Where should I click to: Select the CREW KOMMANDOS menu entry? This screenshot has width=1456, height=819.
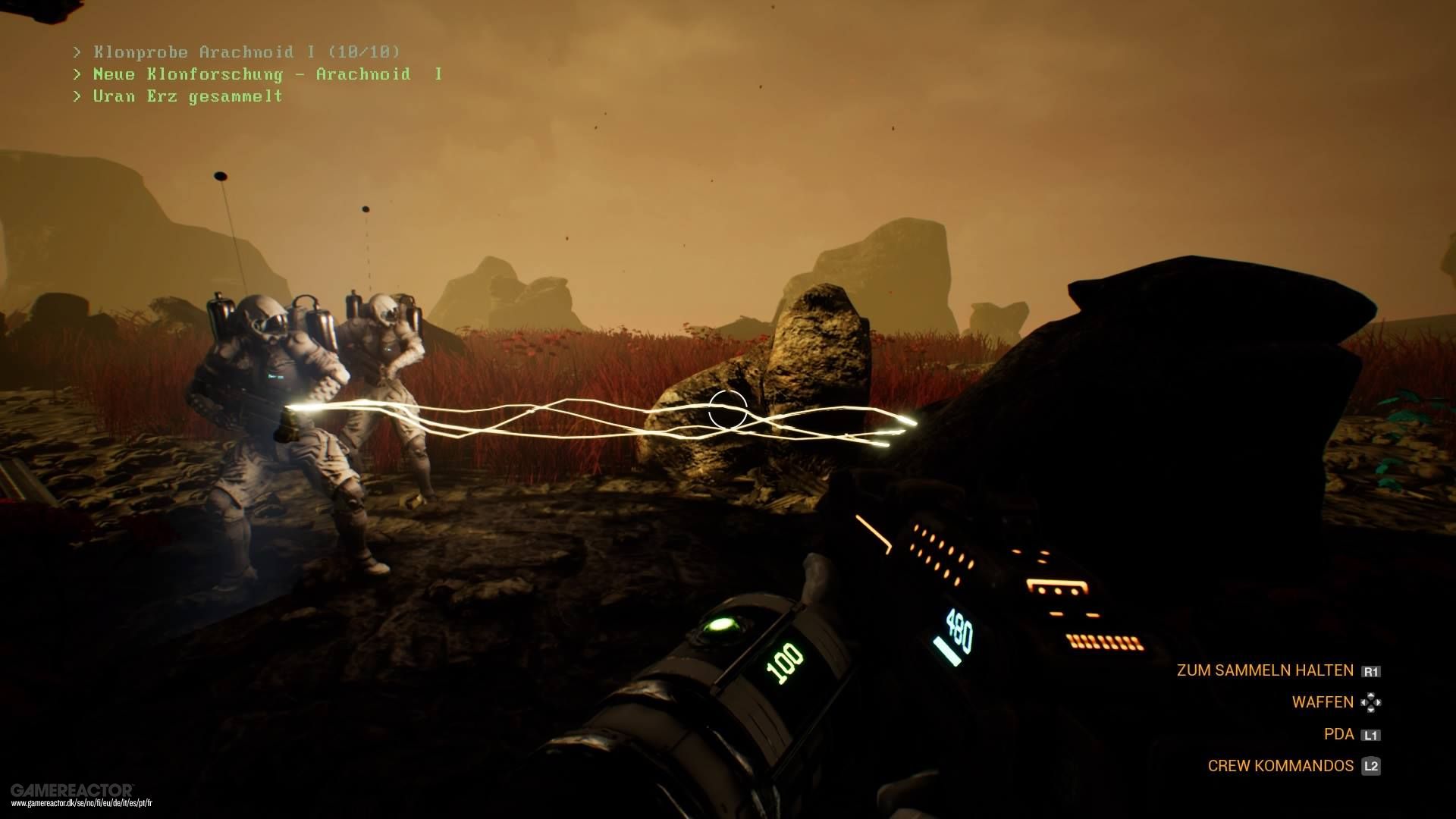[1282, 766]
